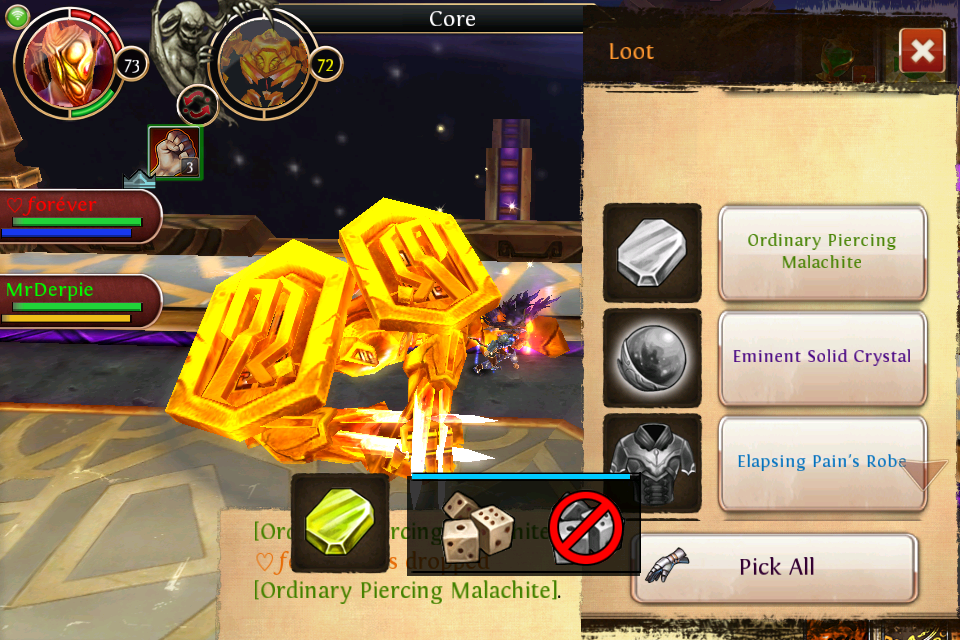This screenshot has height=640, width=960.
Task: Select party member forever
Action: (x=78, y=216)
